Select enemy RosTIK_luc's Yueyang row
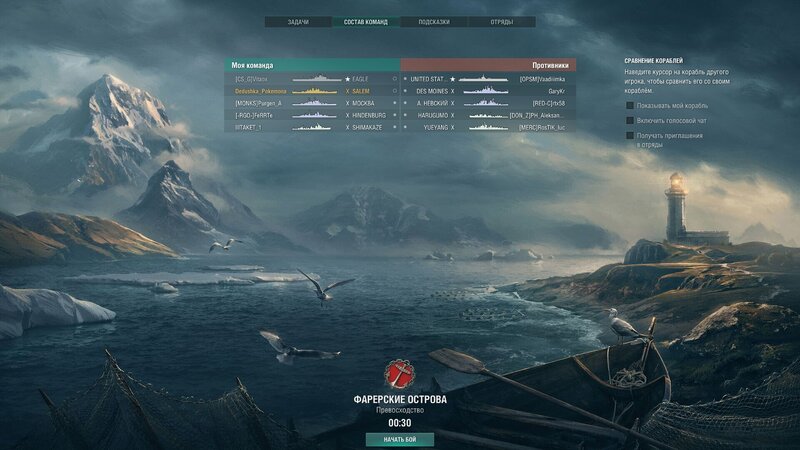 (x=488, y=127)
